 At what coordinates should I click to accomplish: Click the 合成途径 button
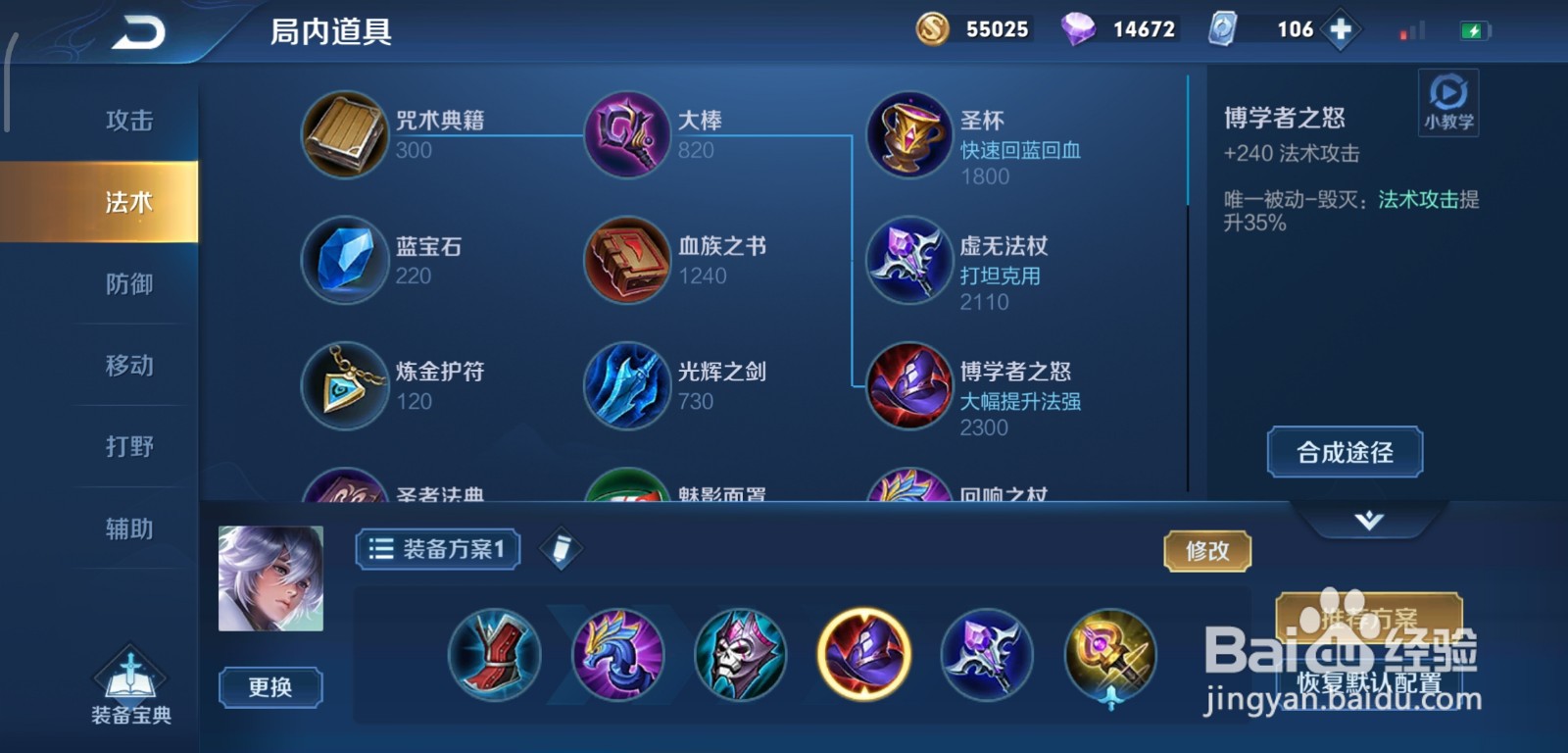click(1344, 452)
